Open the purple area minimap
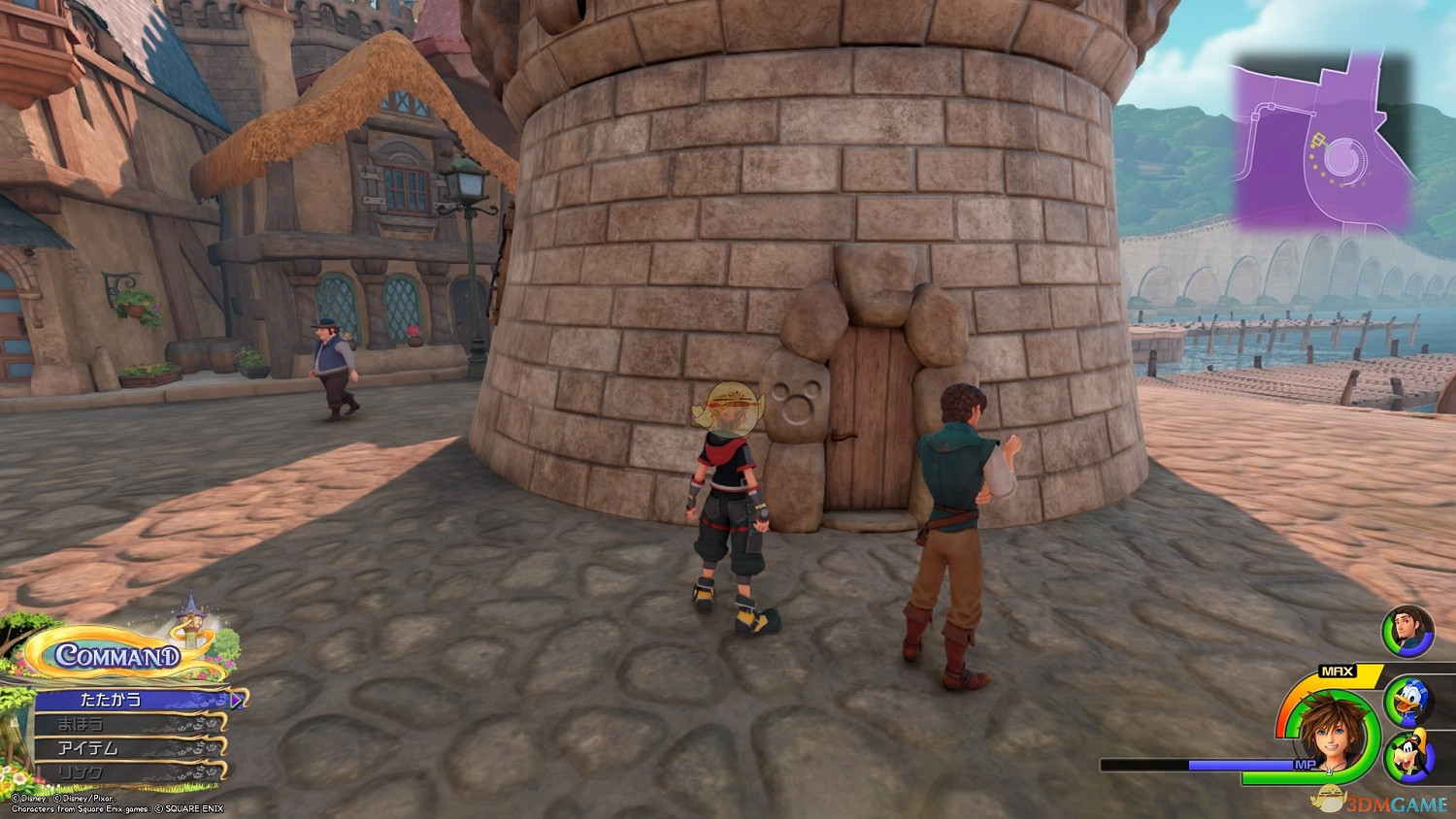This screenshot has height=819, width=1456. (1323, 144)
